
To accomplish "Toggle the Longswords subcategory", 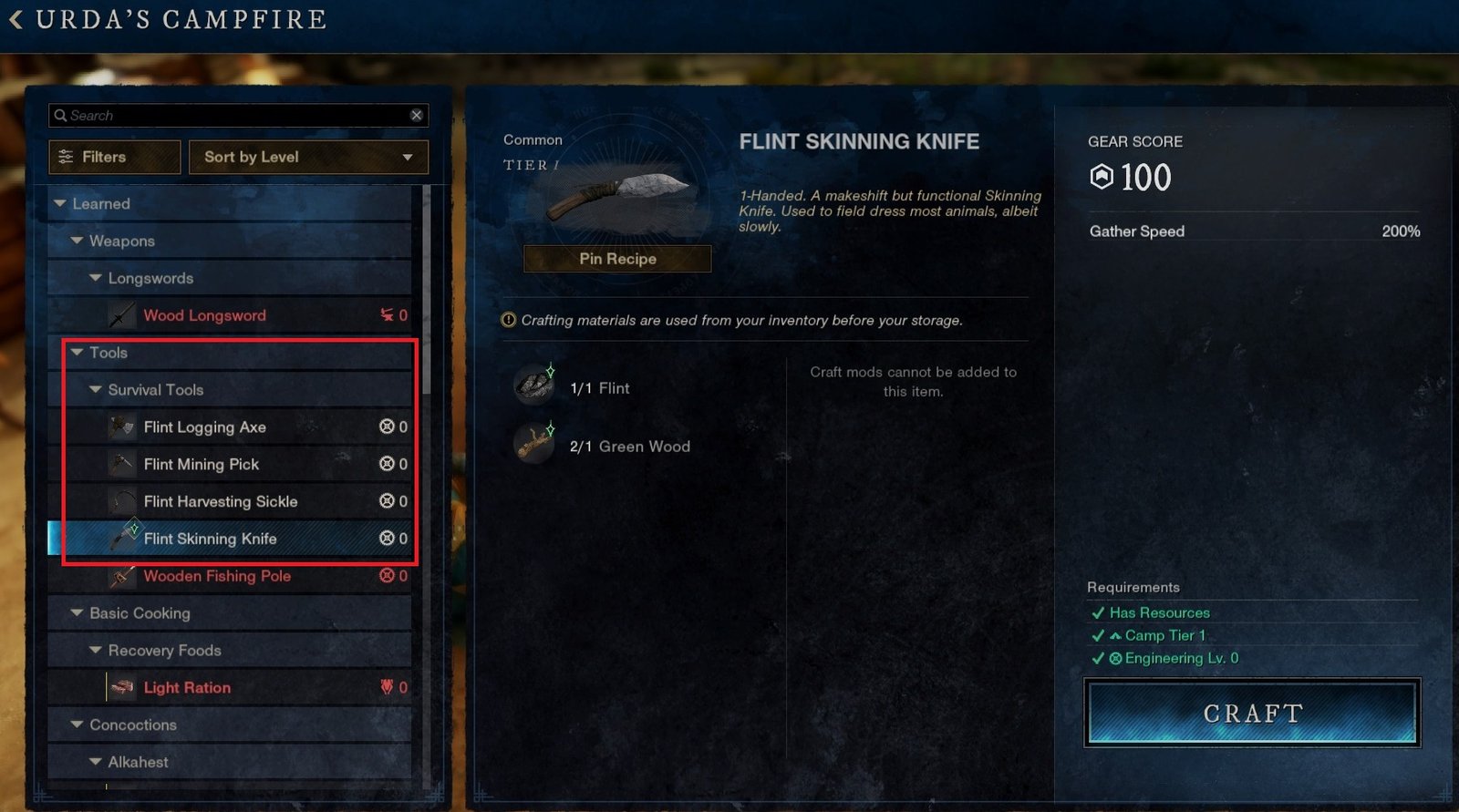I will (96, 278).
